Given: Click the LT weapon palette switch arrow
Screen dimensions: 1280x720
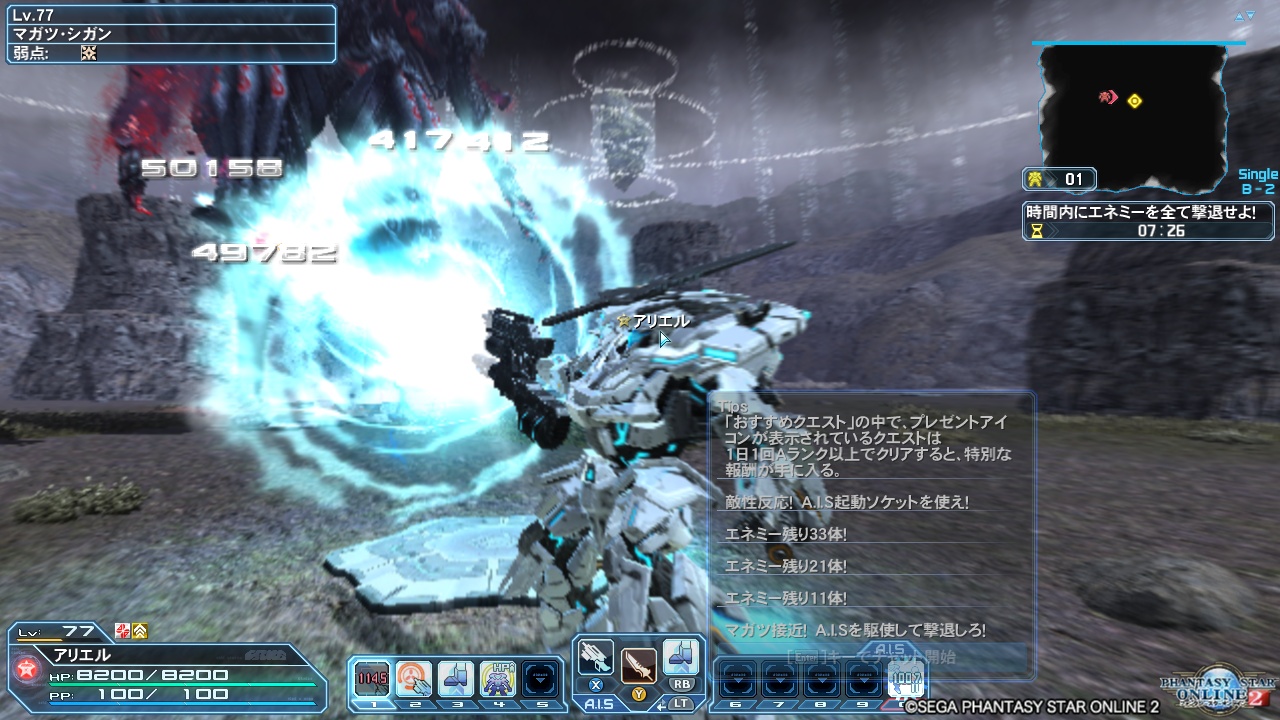Looking at the screenshot, I should pos(661,705).
